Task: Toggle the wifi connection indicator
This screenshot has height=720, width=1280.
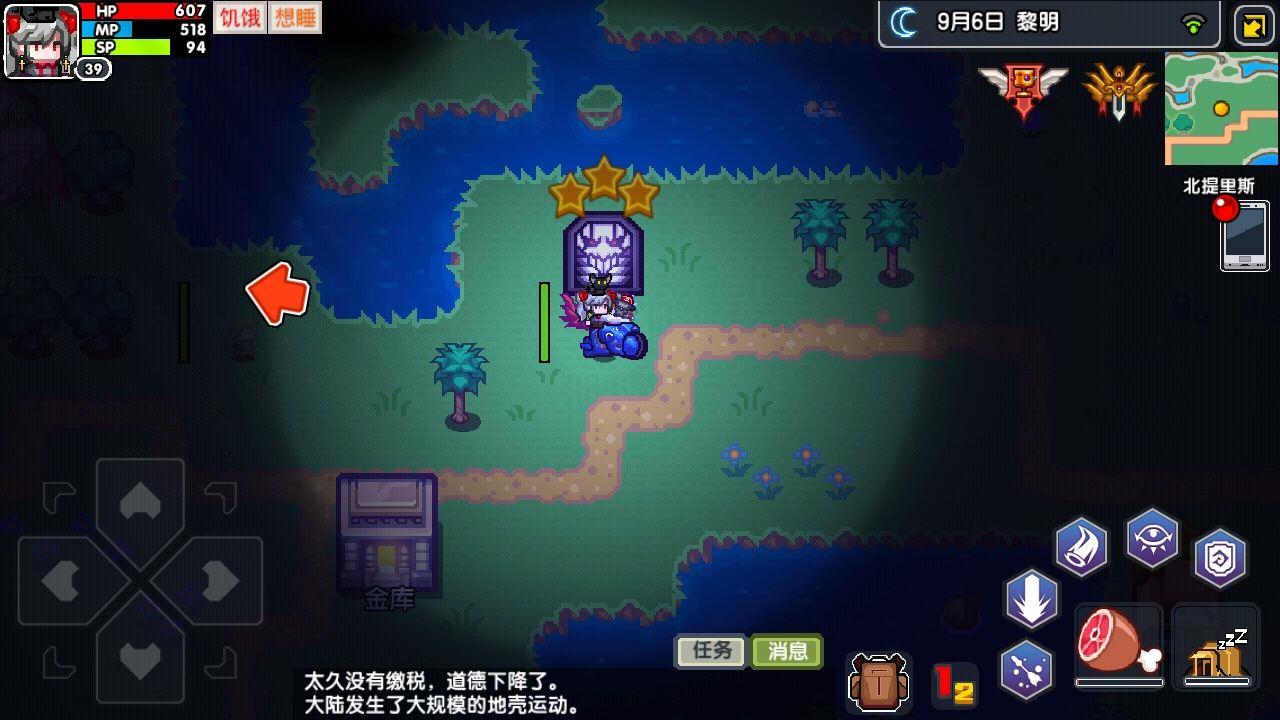Action: [x=1188, y=25]
